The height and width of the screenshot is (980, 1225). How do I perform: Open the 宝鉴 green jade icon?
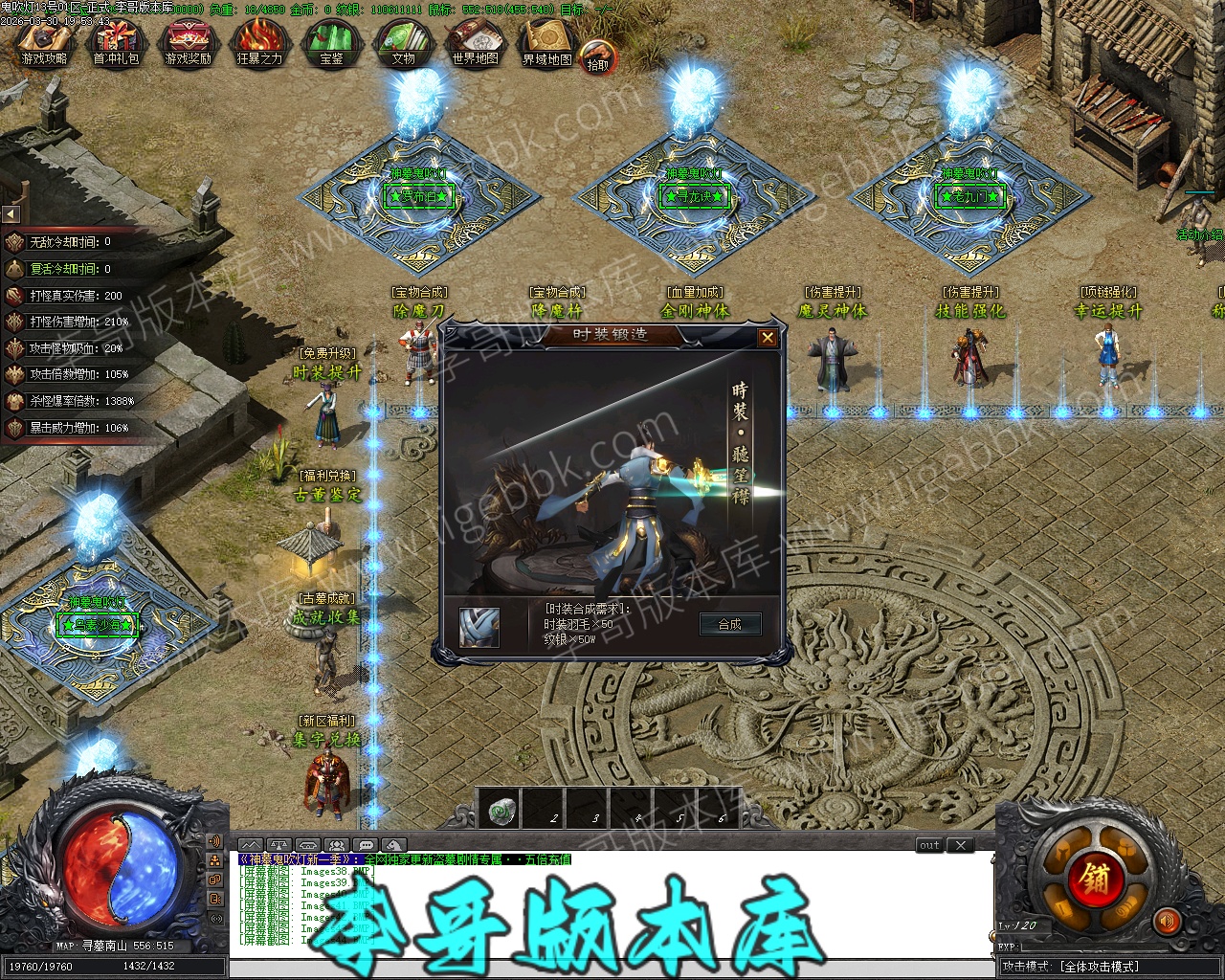331,42
